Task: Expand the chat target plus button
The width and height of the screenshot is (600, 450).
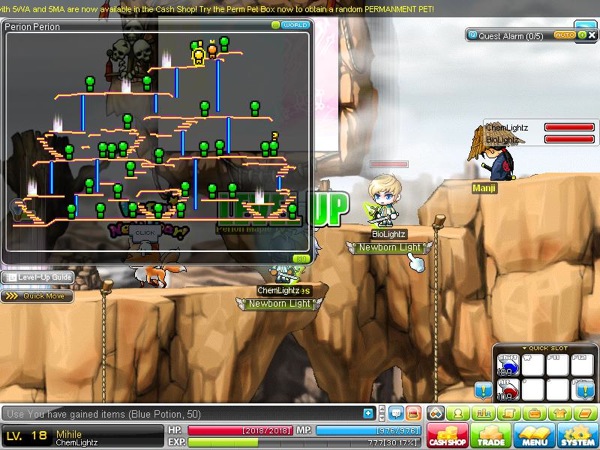Action: click(368, 412)
